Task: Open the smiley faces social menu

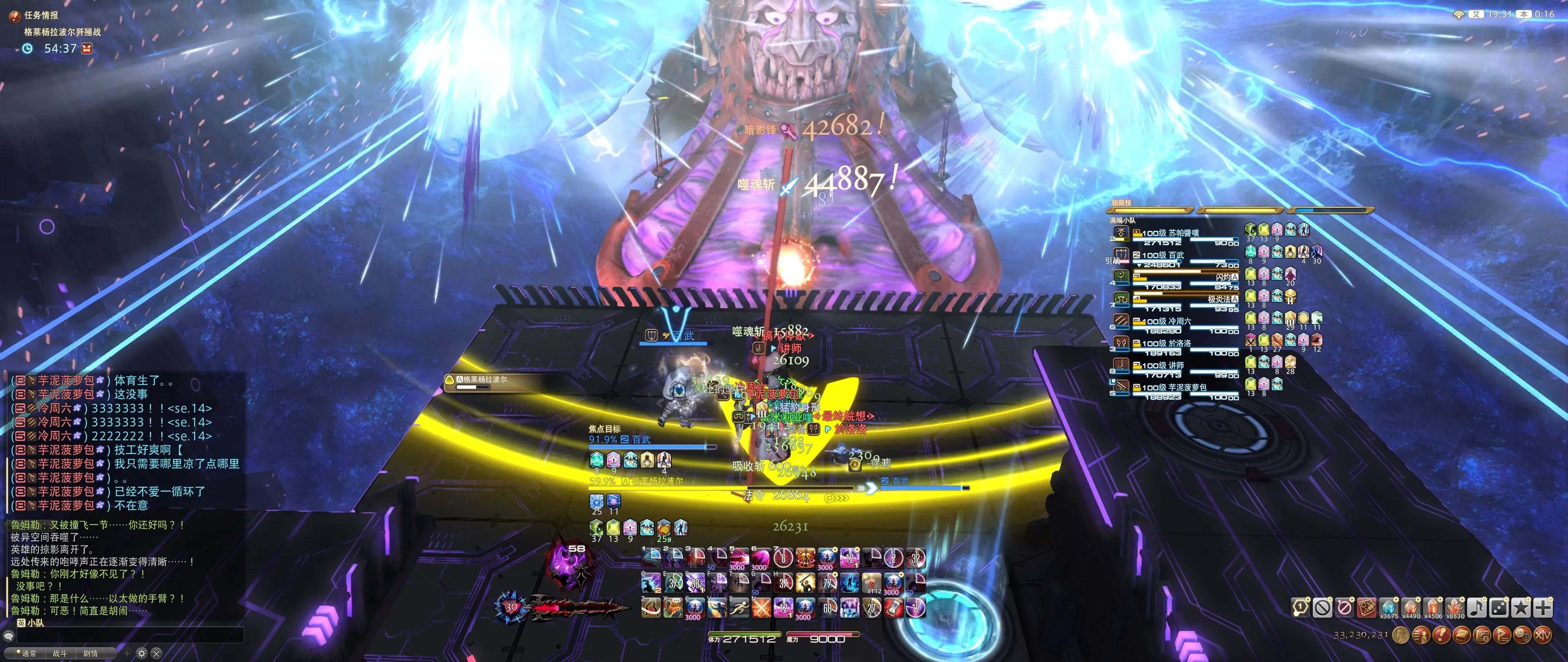Action: (x=1522, y=635)
